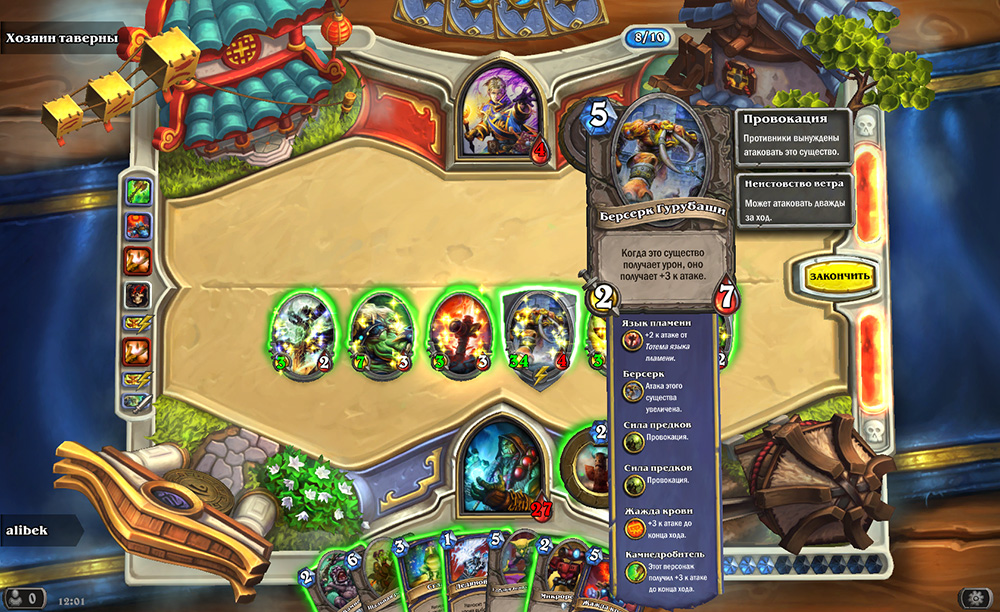Select the Flametongue Totem minion on board
This screenshot has height=612, width=1000.
tap(459, 337)
